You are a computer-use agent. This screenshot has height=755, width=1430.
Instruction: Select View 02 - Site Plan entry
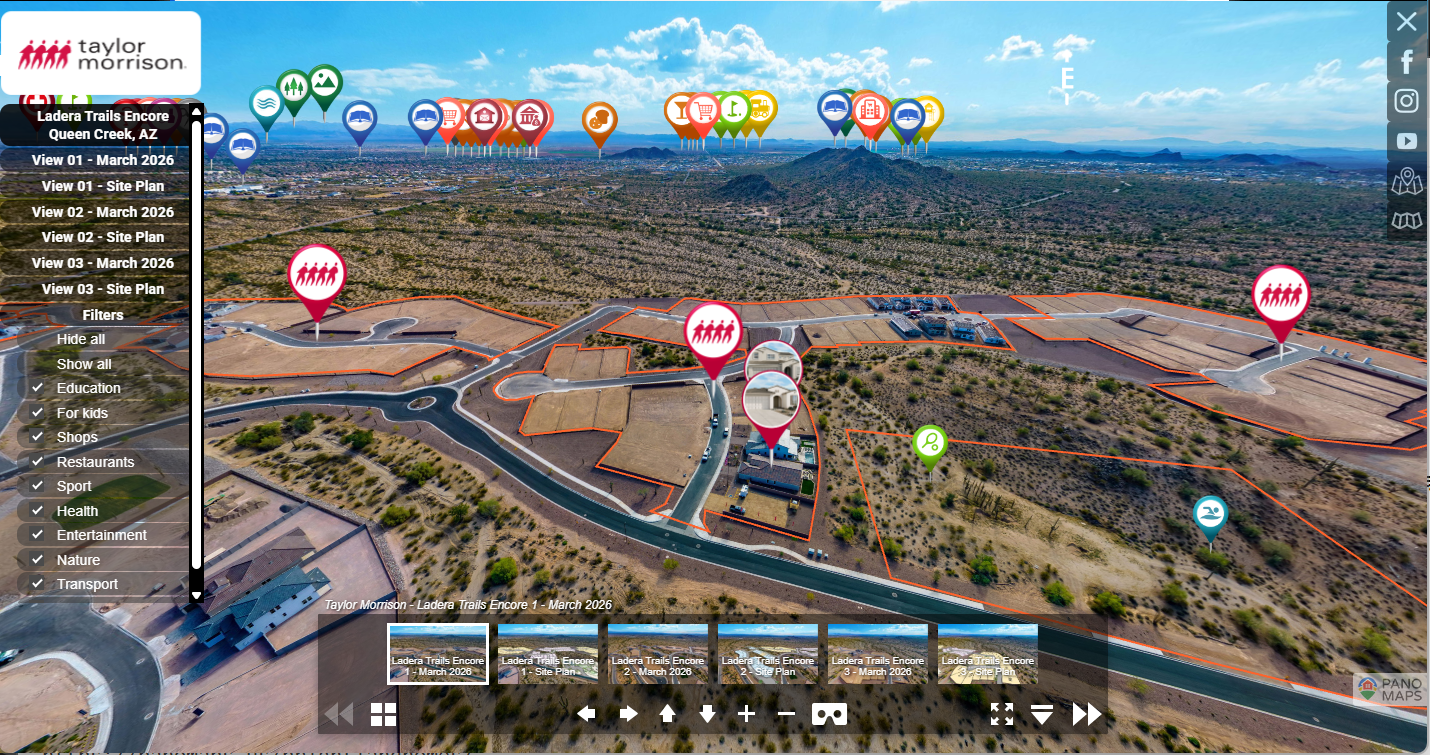pyautogui.click(x=102, y=237)
